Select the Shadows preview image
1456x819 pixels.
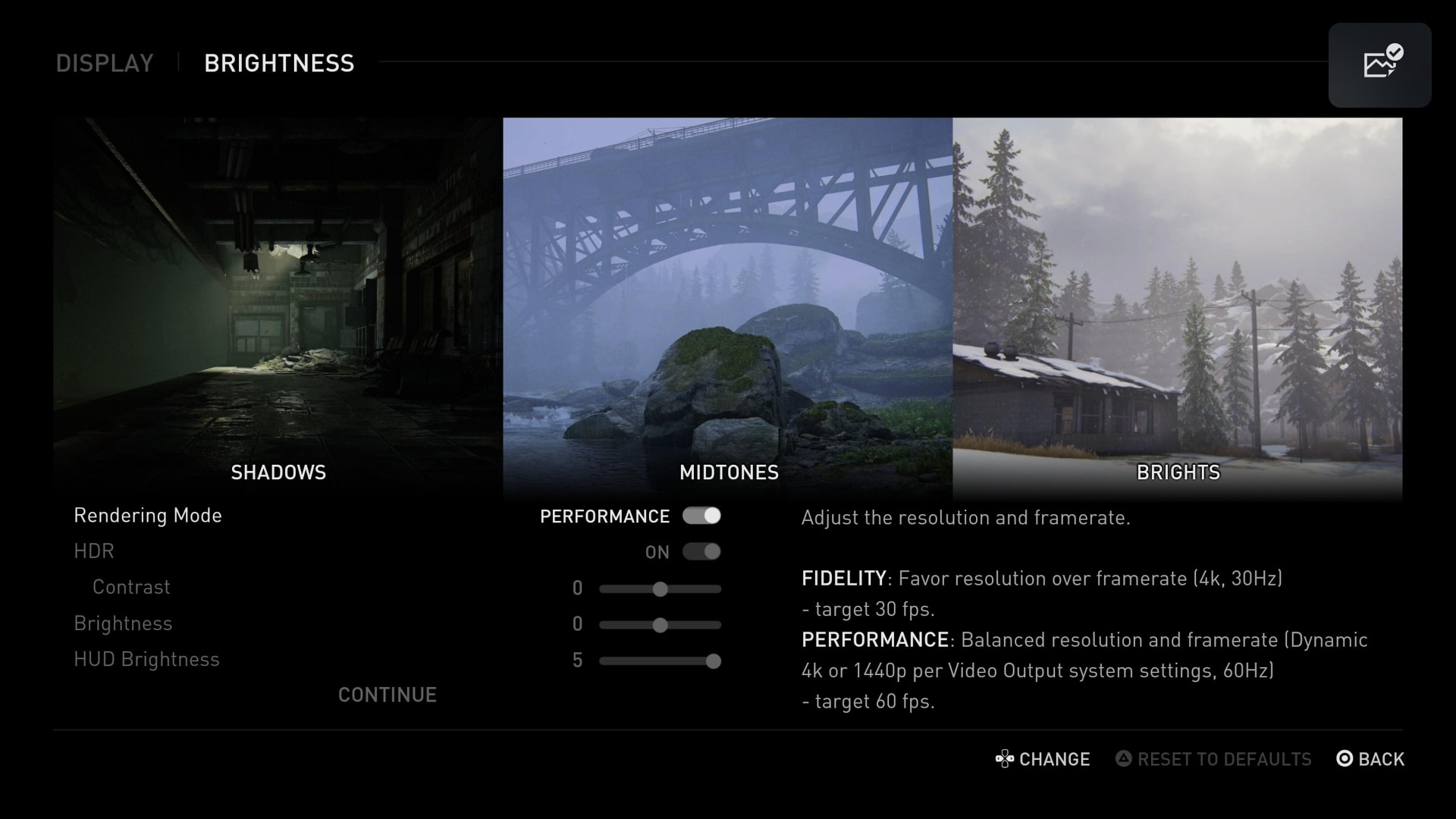point(278,303)
